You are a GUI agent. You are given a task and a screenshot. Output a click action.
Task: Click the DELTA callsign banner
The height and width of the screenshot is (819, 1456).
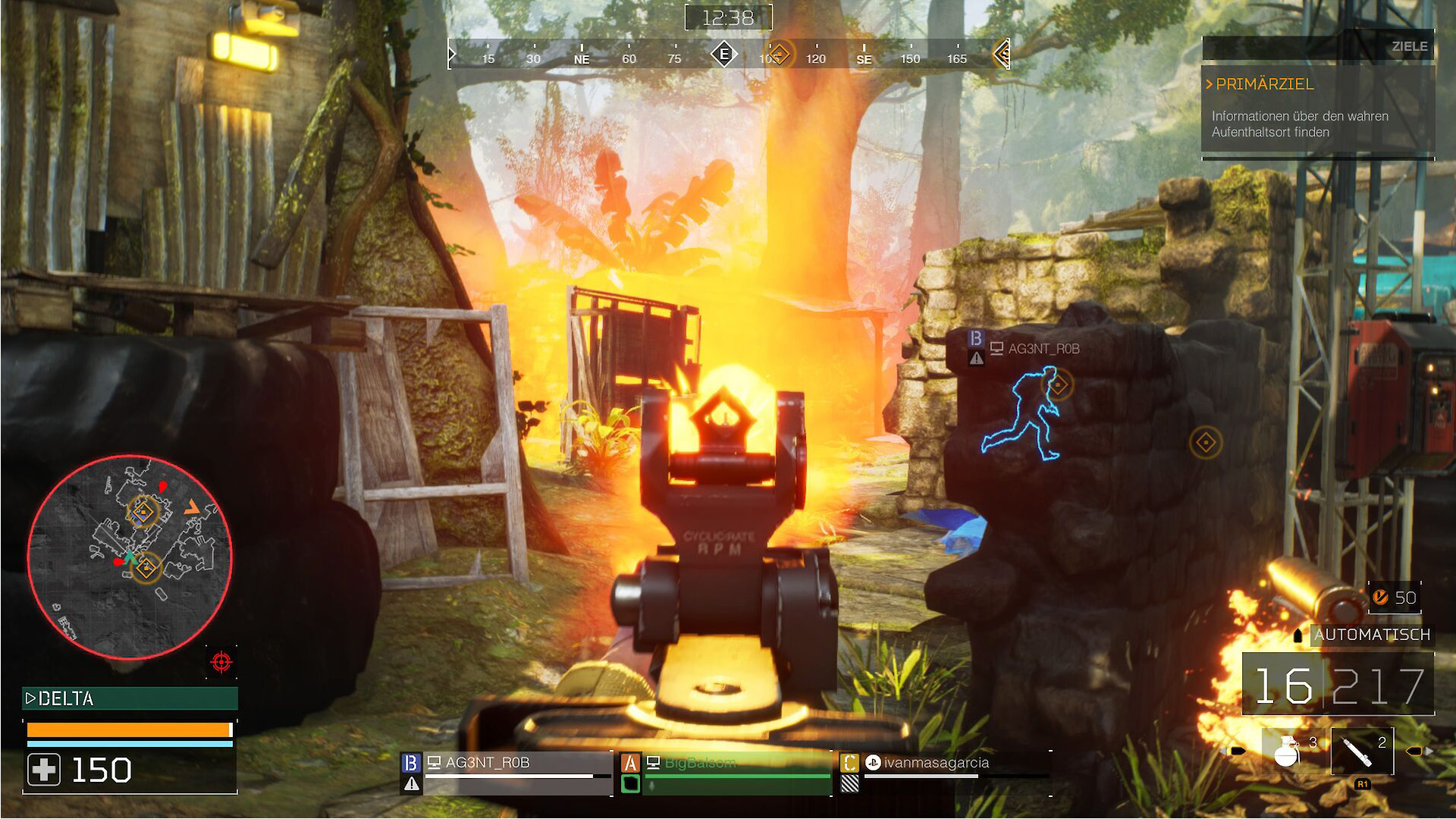[x=130, y=698]
